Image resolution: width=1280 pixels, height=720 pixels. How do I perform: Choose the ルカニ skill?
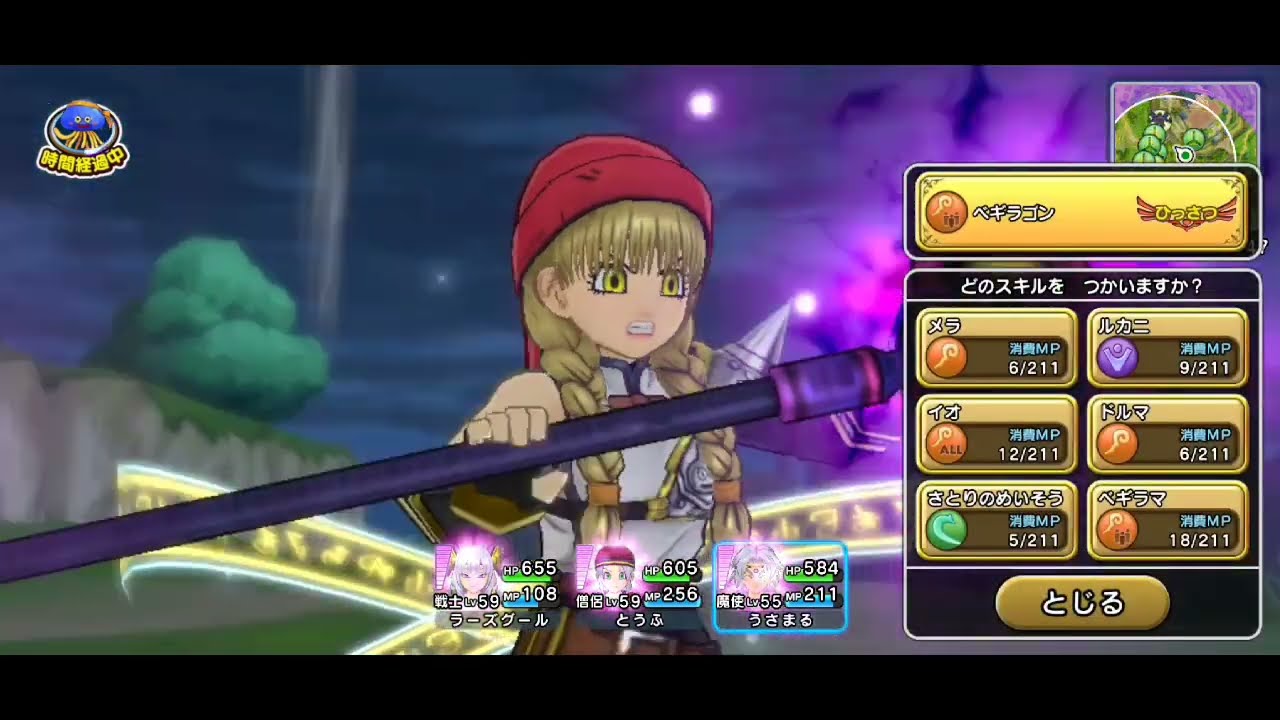click(x=1168, y=348)
